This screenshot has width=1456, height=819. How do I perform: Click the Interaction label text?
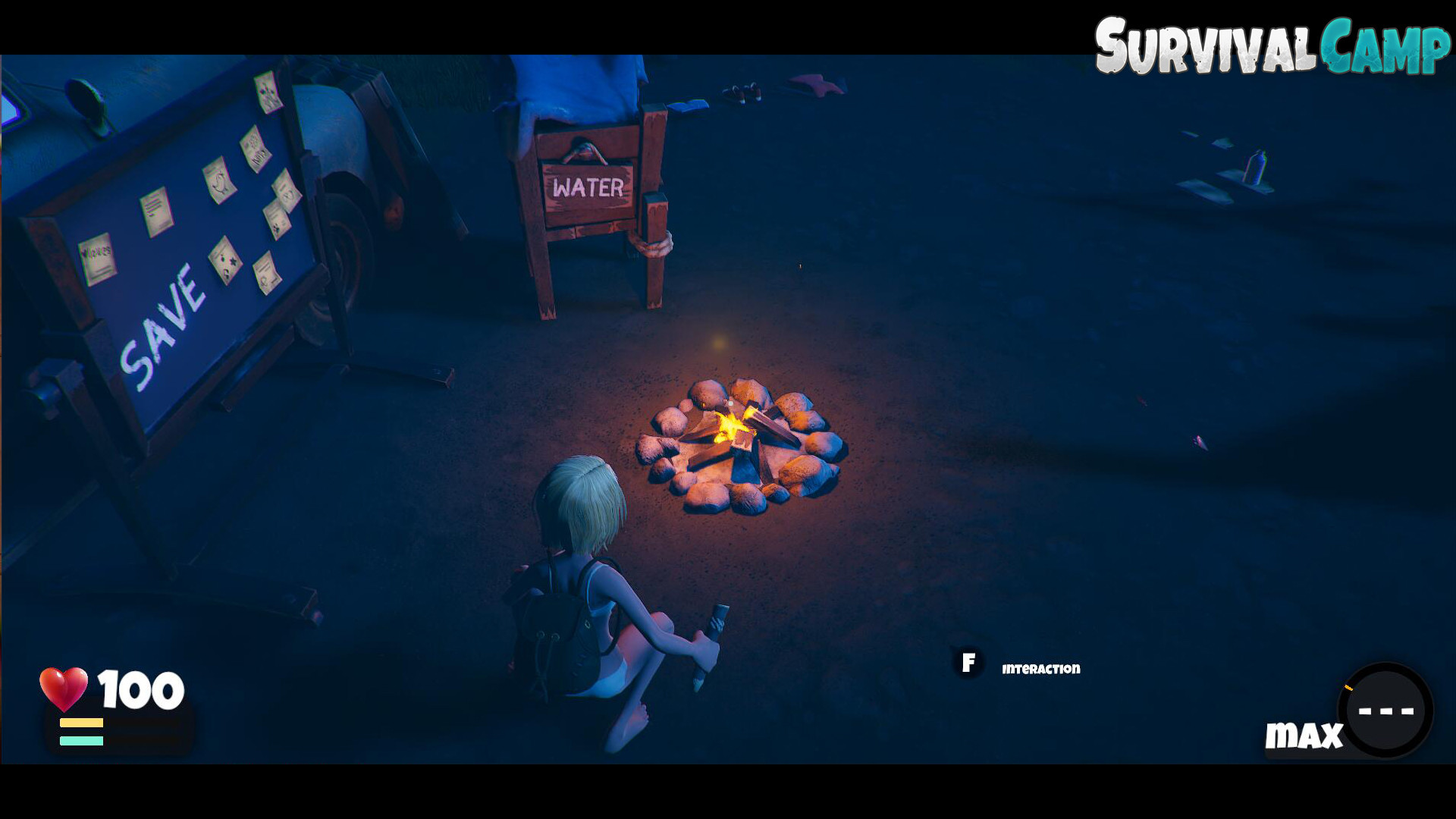pos(1042,669)
